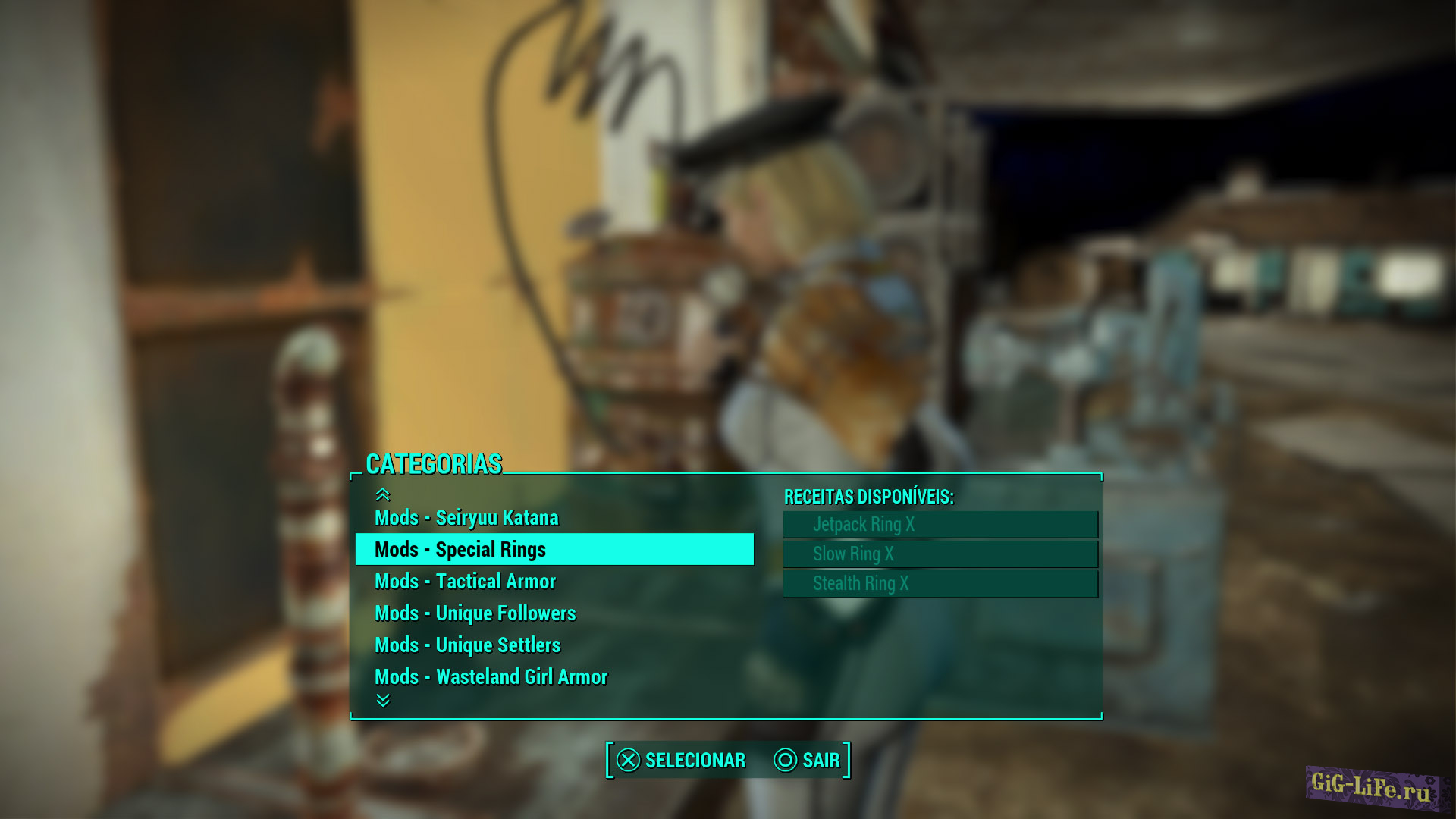1456x819 pixels.
Task: Open Mods - Wasteland Girl Armor
Action: 491,676
